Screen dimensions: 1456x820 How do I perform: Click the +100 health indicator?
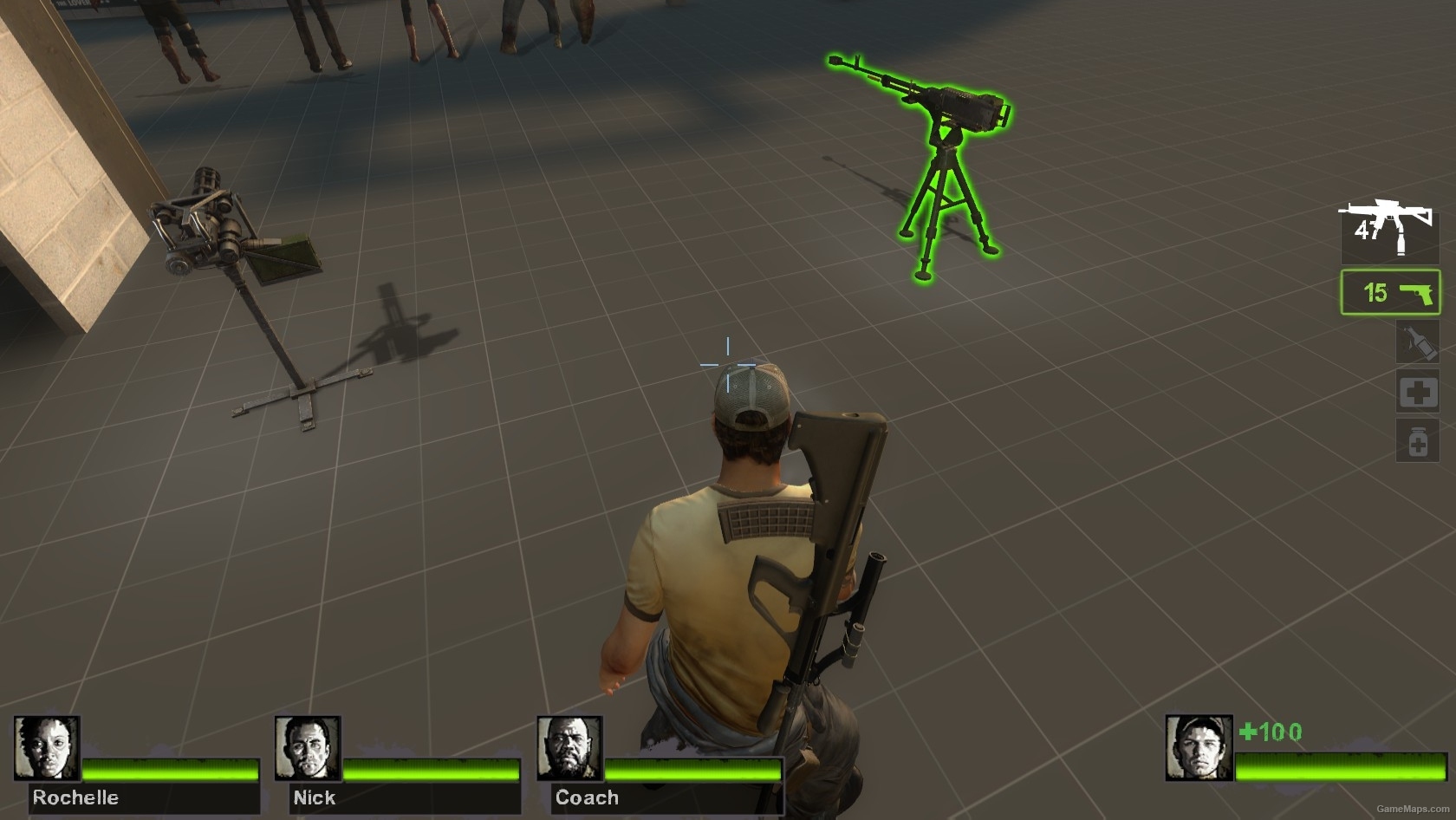pyautogui.click(x=1270, y=732)
